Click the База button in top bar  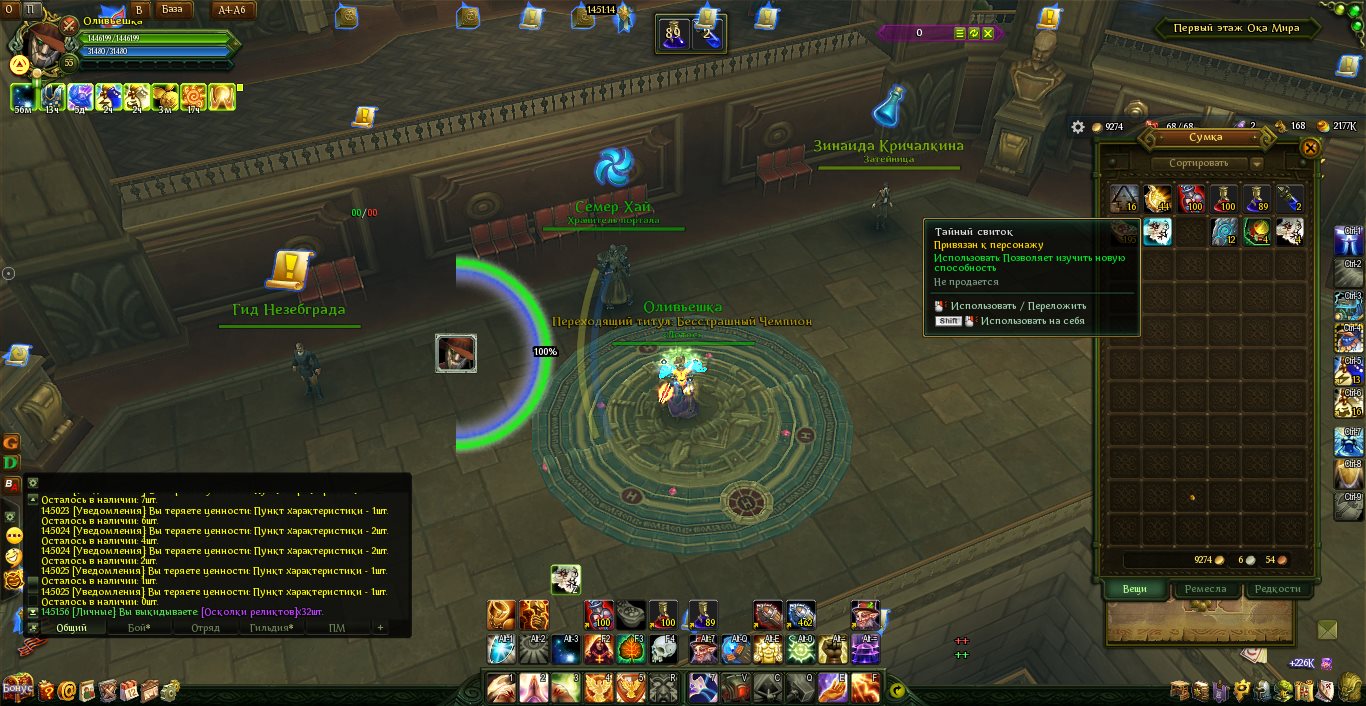click(x=172, y=10)
